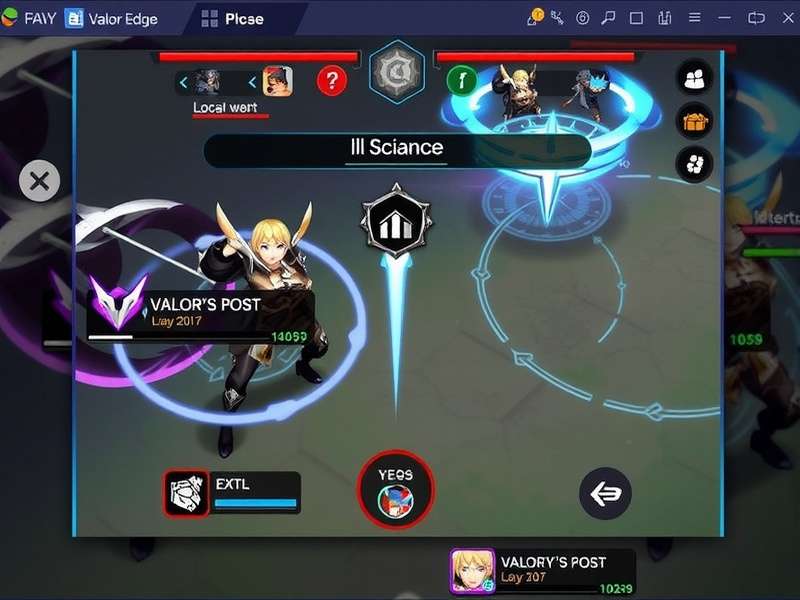800x600 pixels.
Task: Open the red question mark help
Action: point(332,80)
